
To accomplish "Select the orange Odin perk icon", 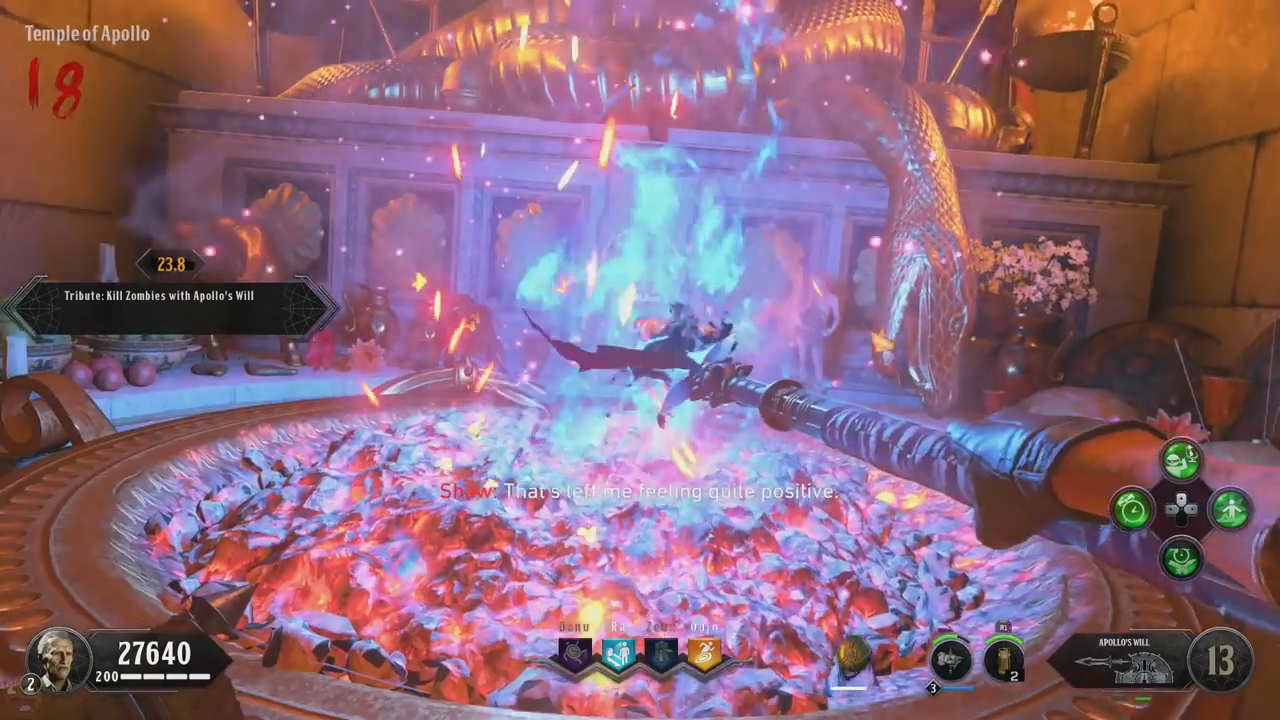I will click(x=703, y=654).
